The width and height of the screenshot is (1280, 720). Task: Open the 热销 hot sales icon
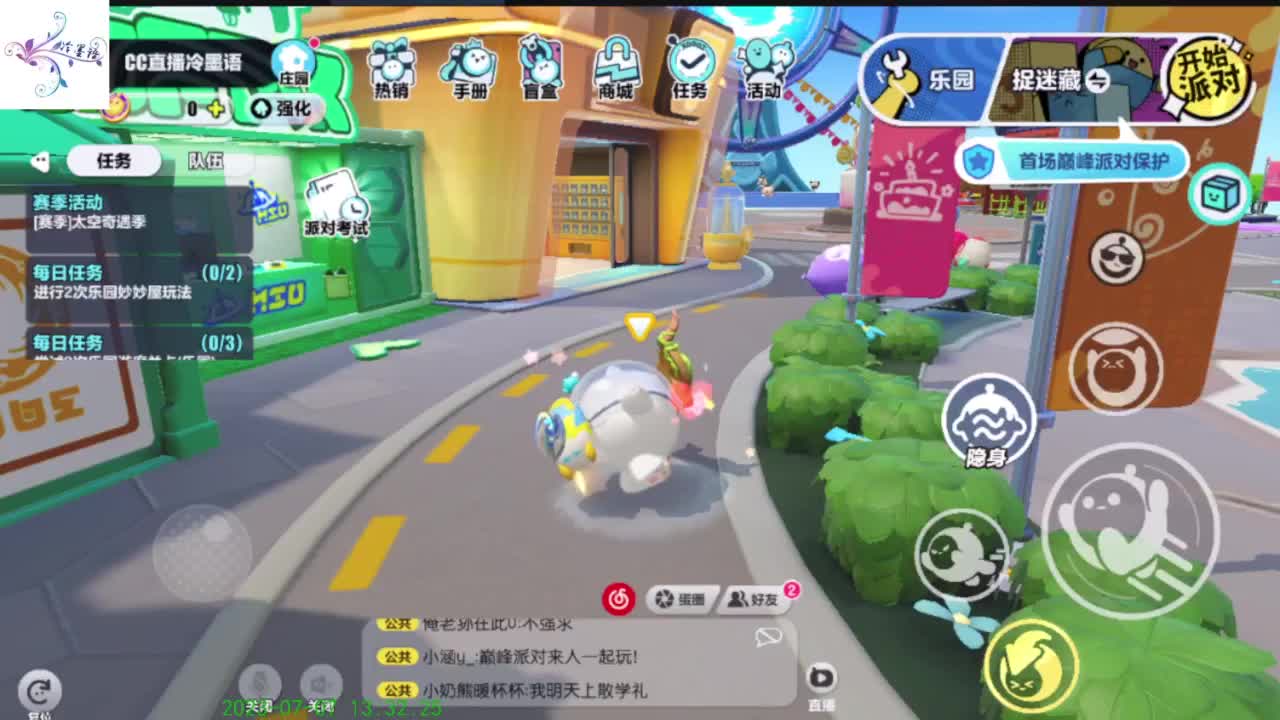point(391,65)
